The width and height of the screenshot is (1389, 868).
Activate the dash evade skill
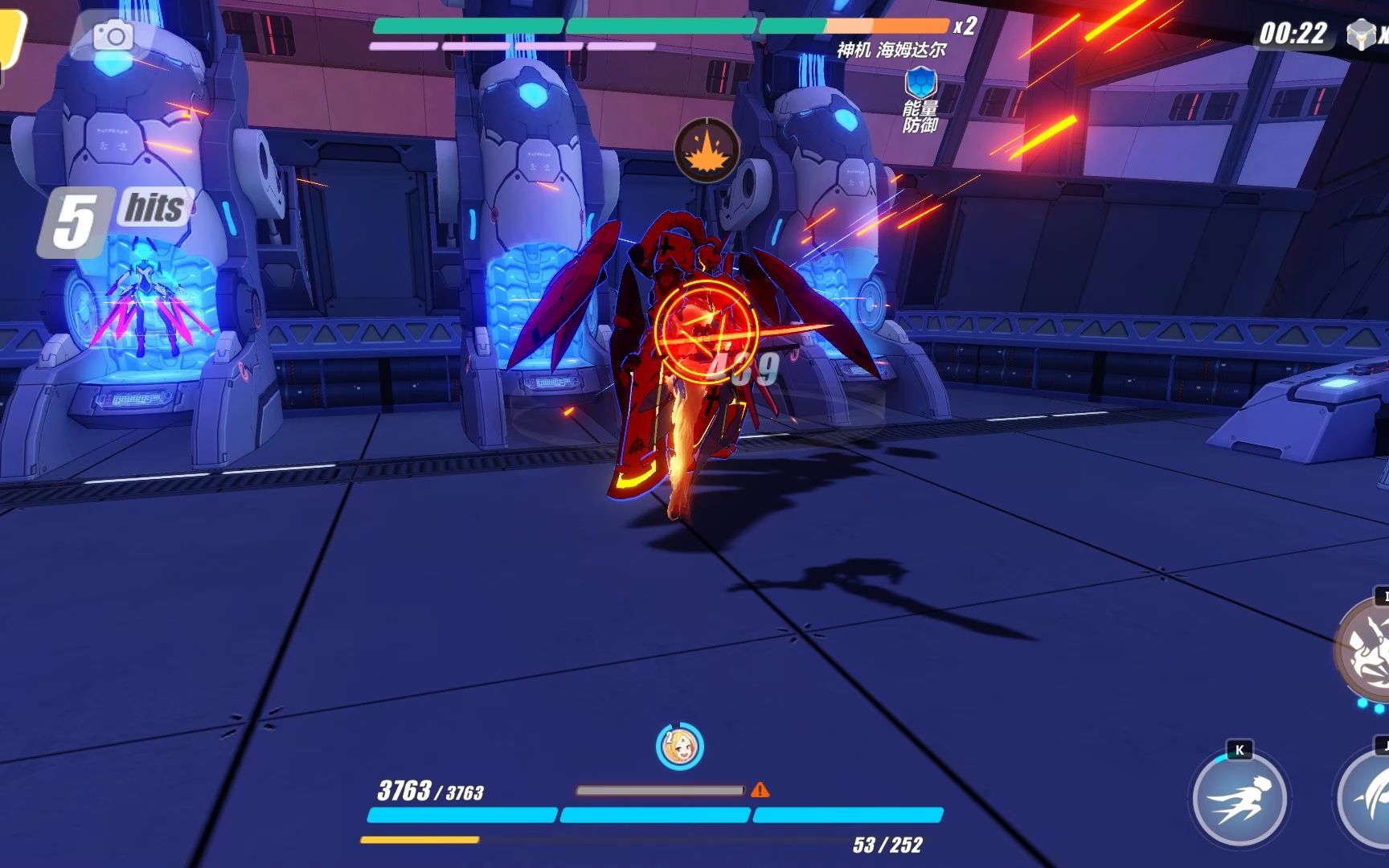point(1239,798)
